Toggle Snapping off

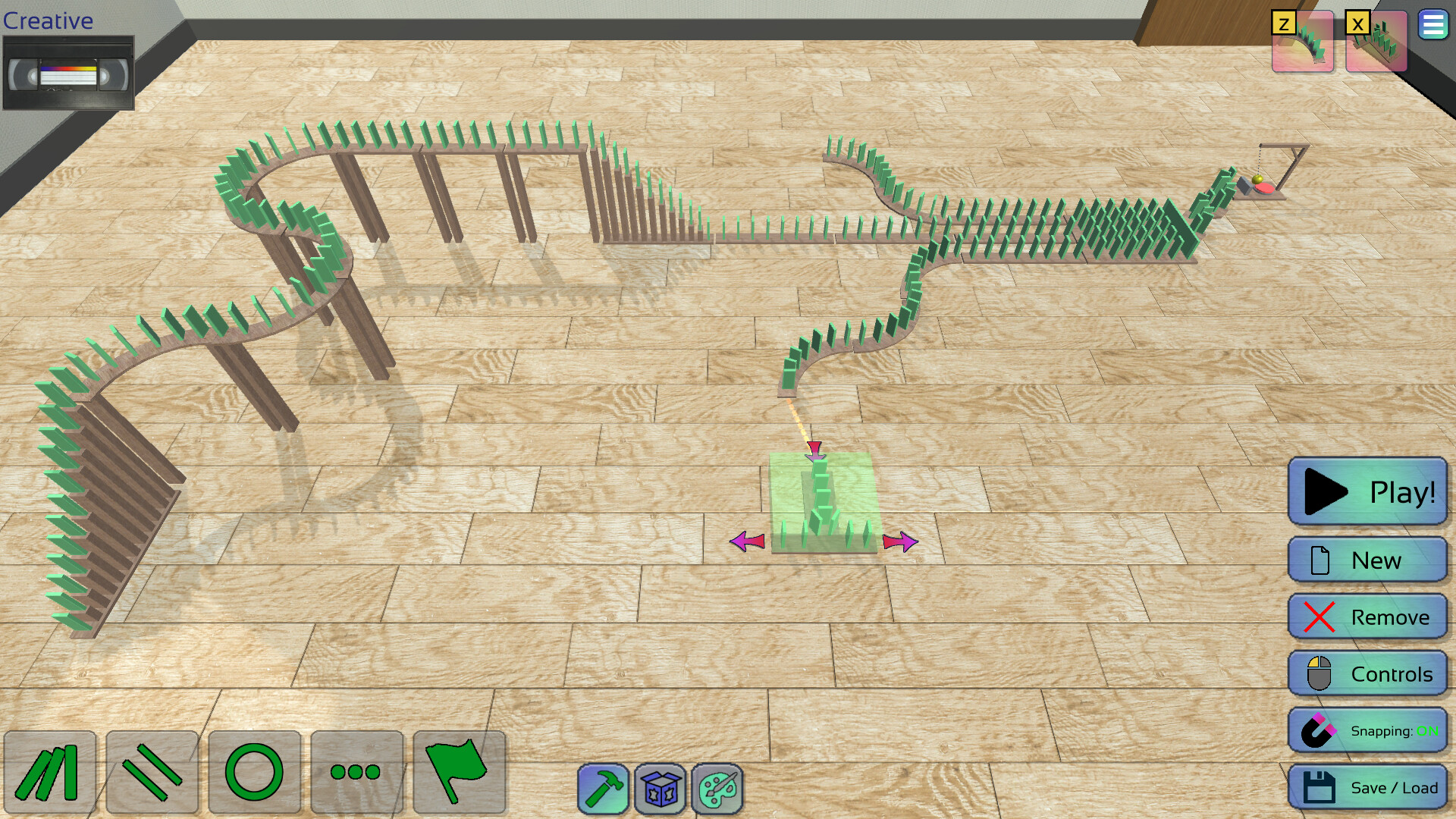1369,730
